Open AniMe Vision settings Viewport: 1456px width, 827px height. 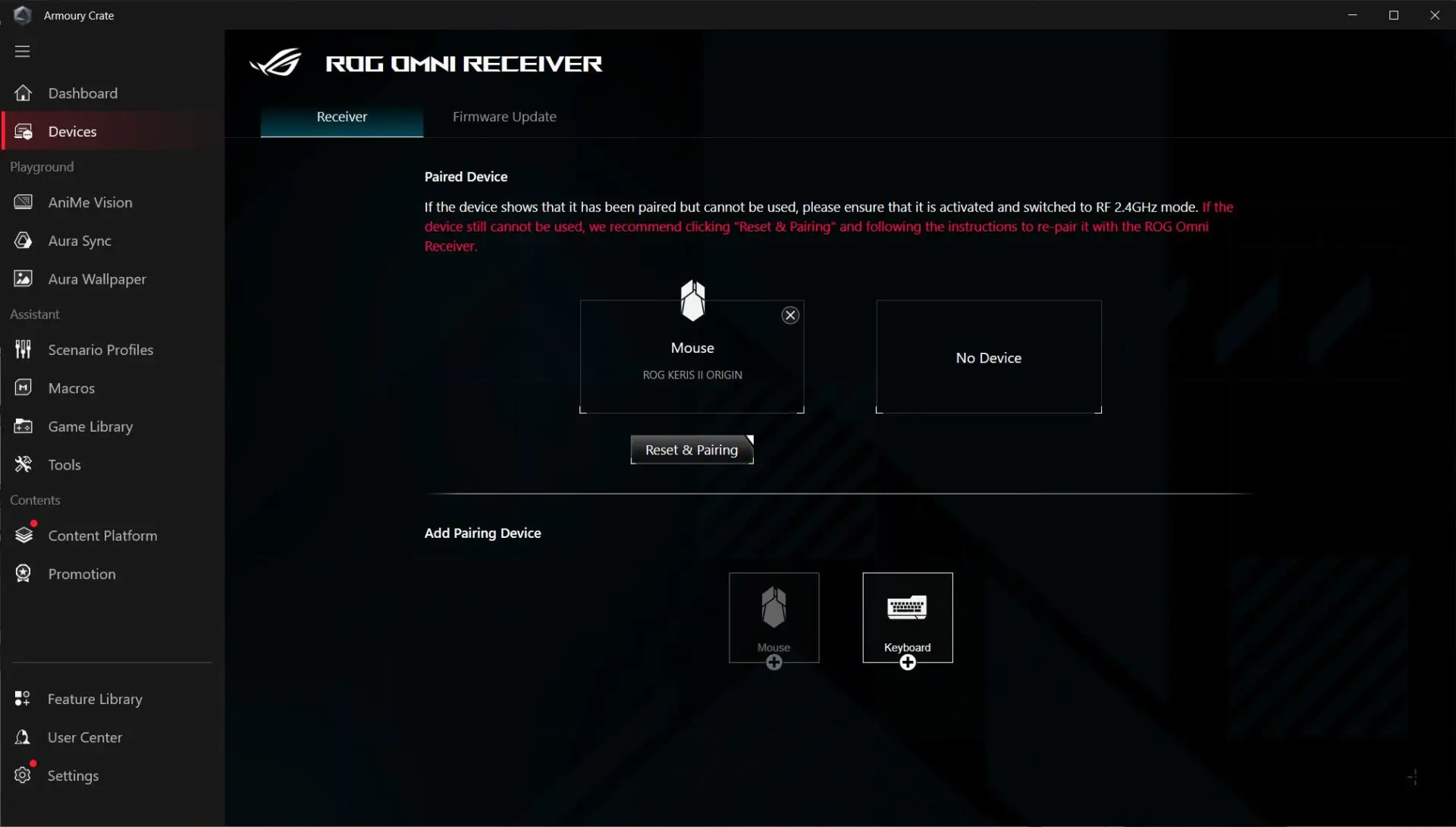click(89, 203)
